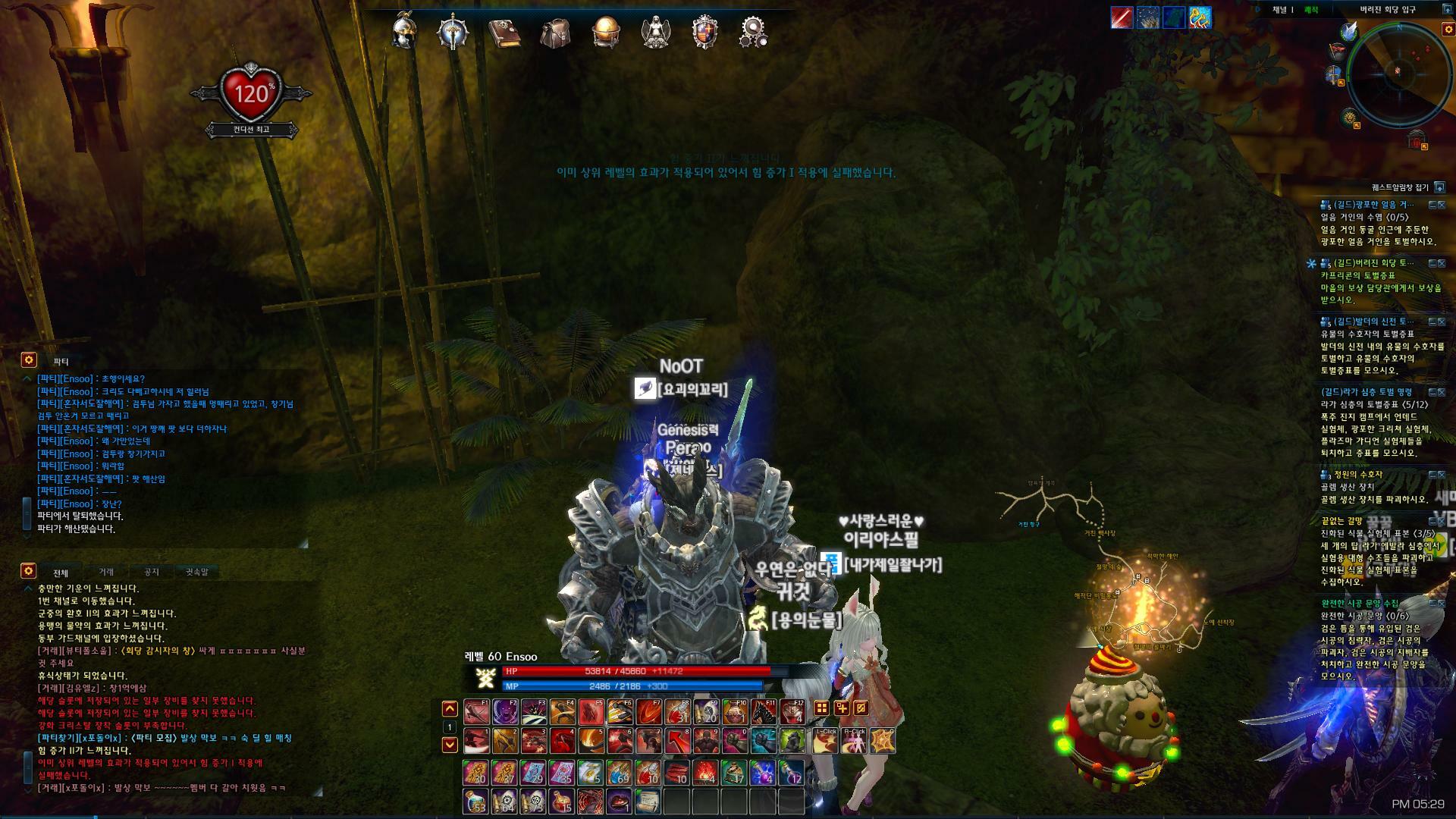Switch chat to the 귓속말 tab

click(x=196, y=572)
